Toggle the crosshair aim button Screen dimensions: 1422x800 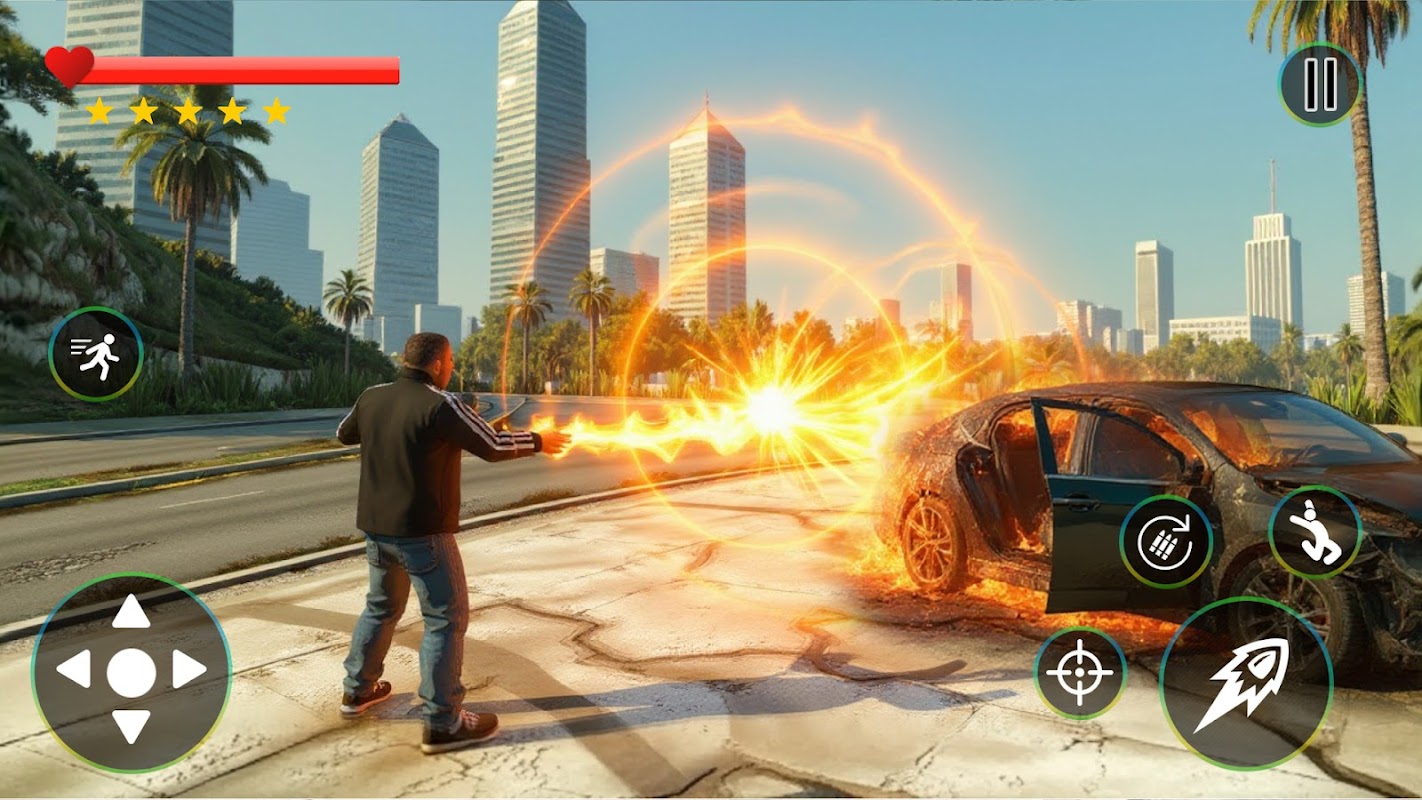(1080, 673)
